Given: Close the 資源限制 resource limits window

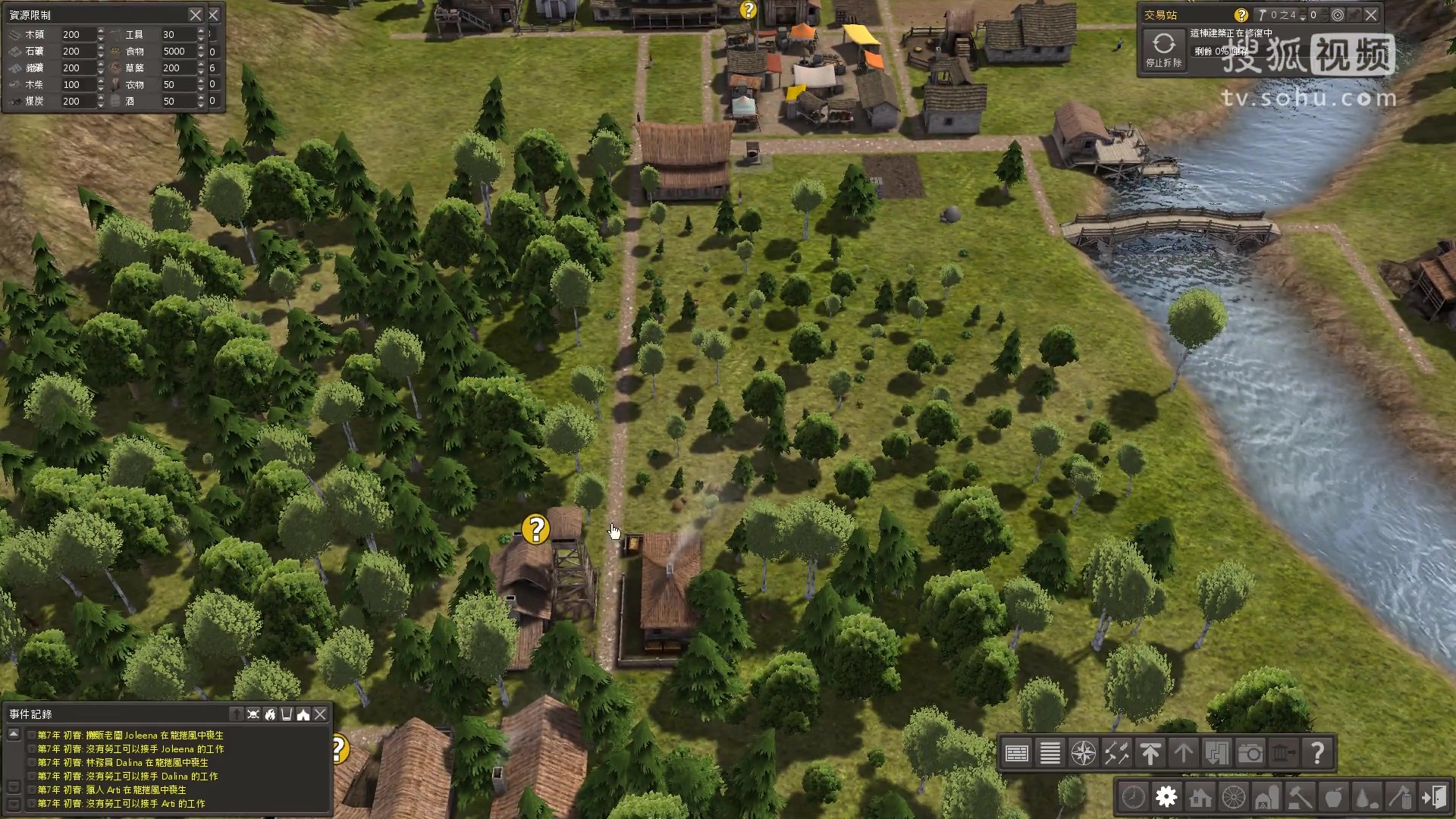Looking at the screenshot, I should point(196,15).
